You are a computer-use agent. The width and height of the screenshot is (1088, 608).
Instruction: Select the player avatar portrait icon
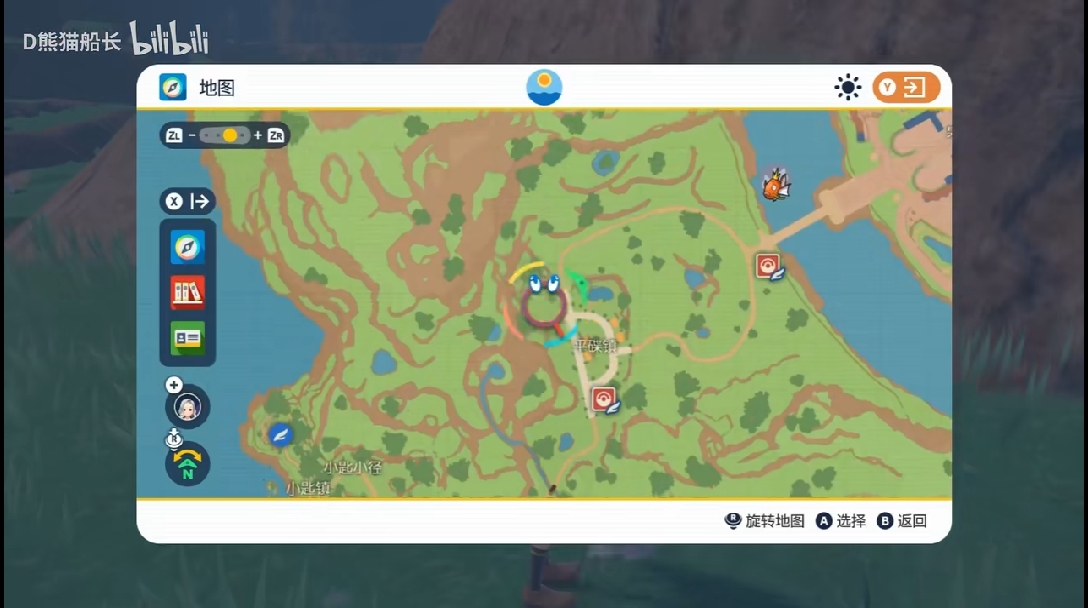coord(187,406)
